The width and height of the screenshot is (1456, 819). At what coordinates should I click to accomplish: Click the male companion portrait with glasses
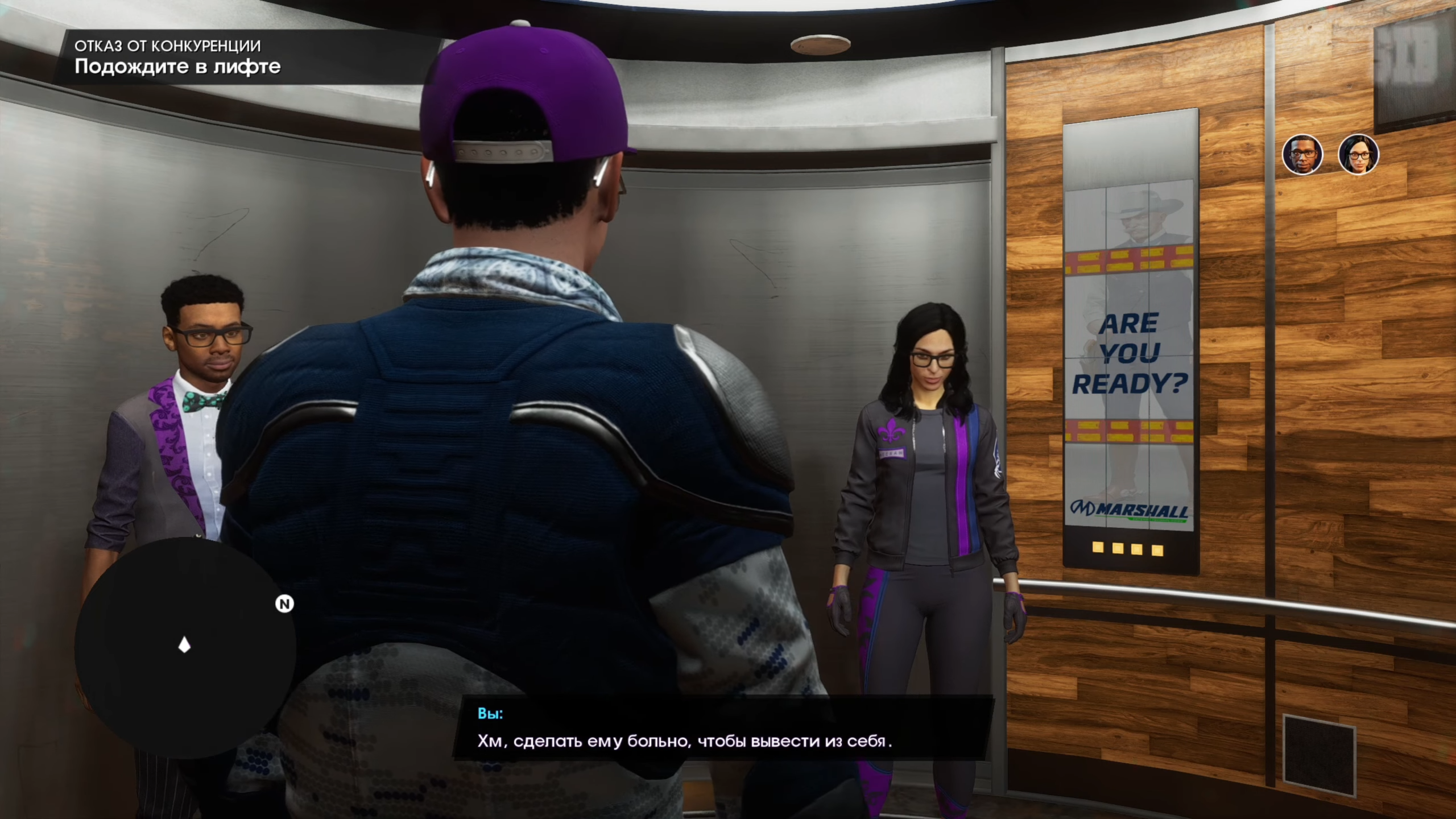(x=1302, y=155)
